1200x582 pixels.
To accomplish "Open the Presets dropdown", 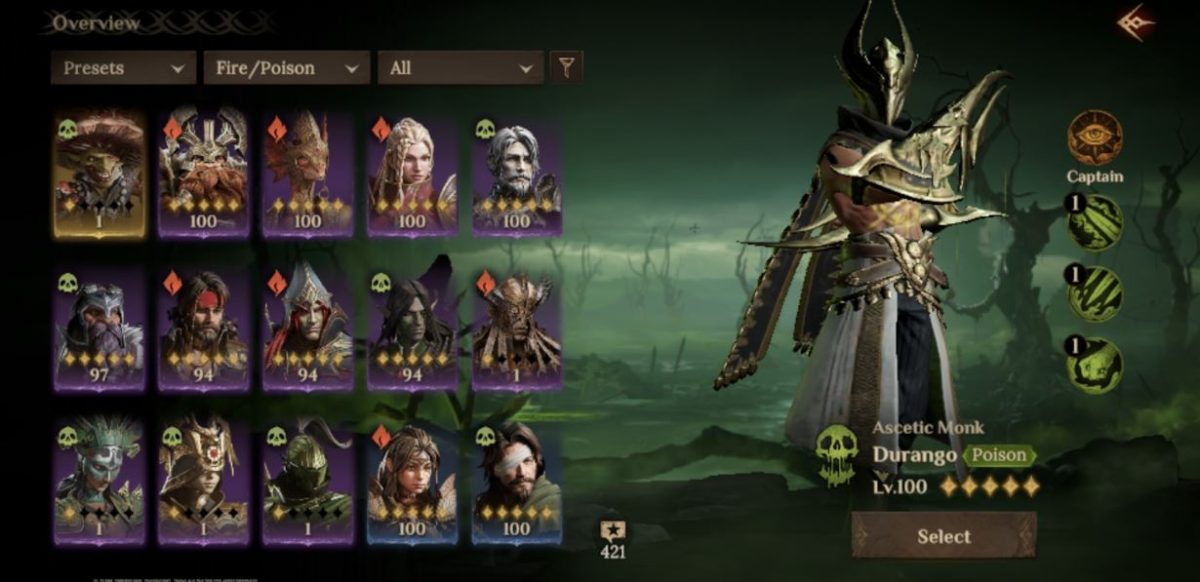I will 123,68.
